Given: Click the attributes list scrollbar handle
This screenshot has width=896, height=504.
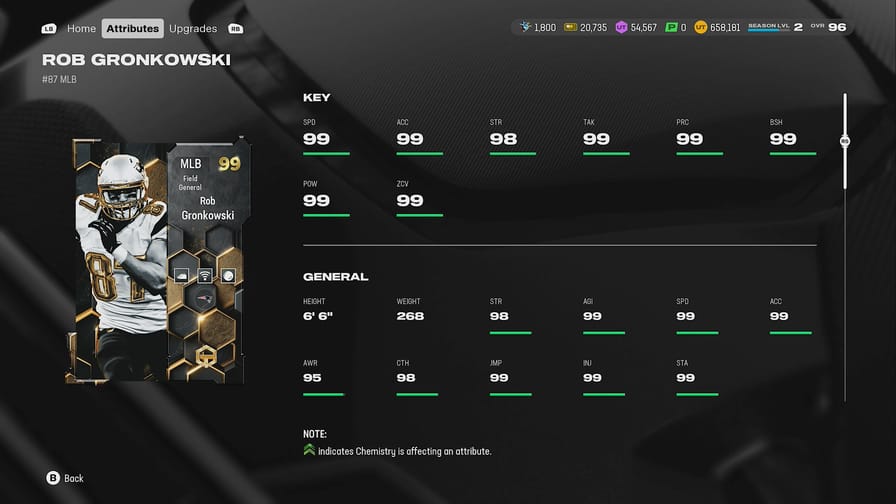Looking at the screenshot, I should [844, 141].
